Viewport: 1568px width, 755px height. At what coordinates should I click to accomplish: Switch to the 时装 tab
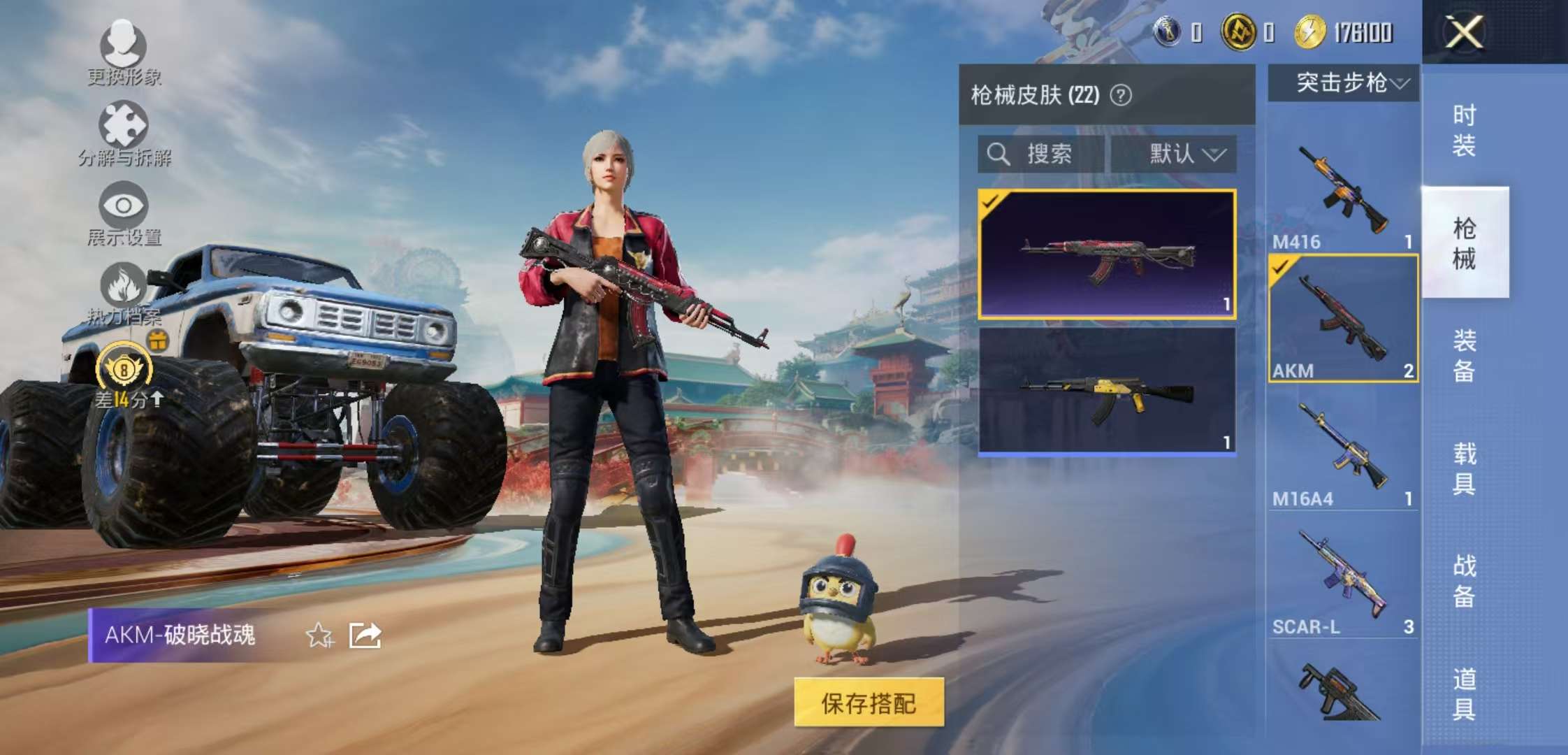coord(1463,129)
